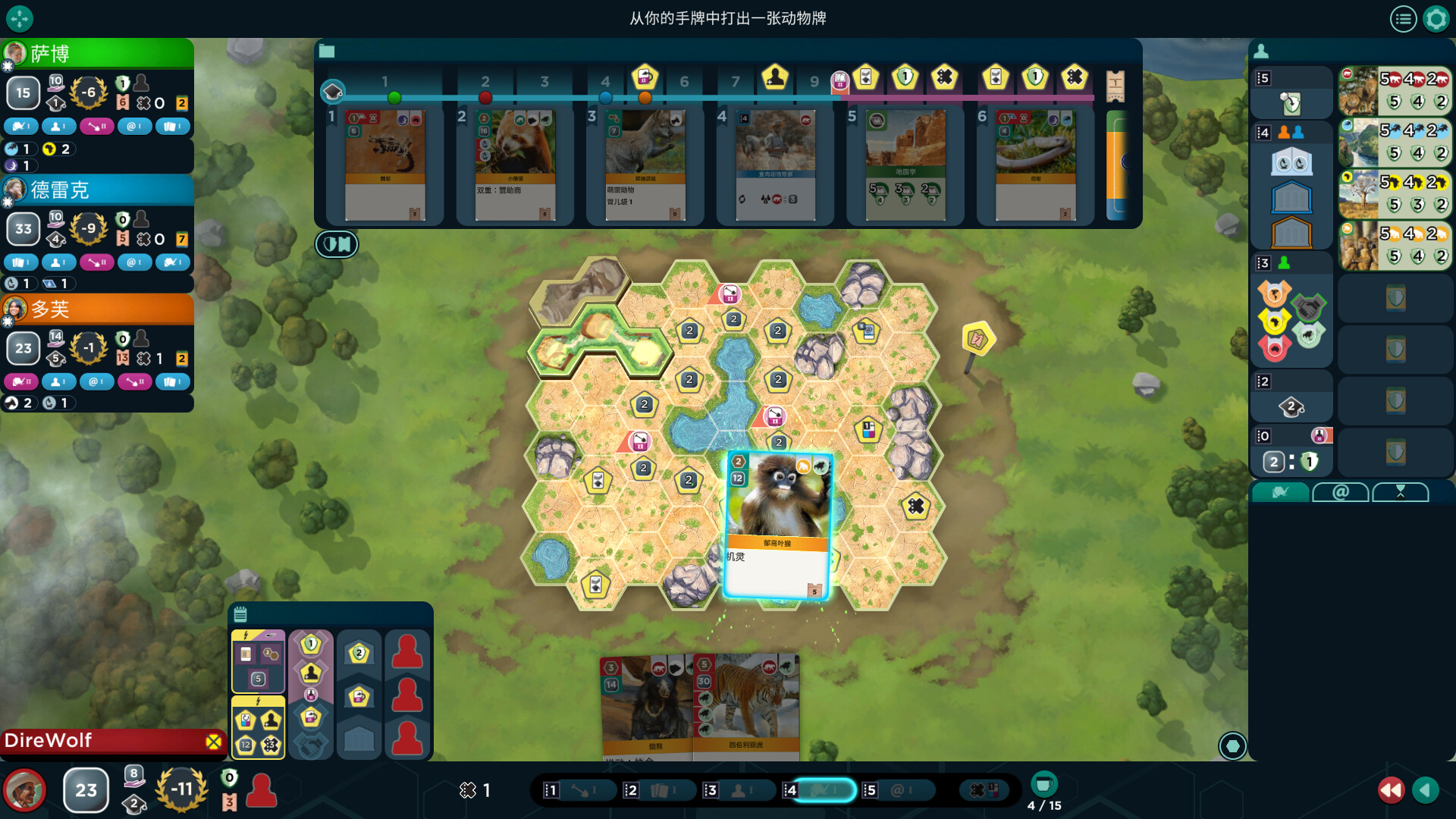Switch to the sponsors @ tab

(x=1340, y=492)
